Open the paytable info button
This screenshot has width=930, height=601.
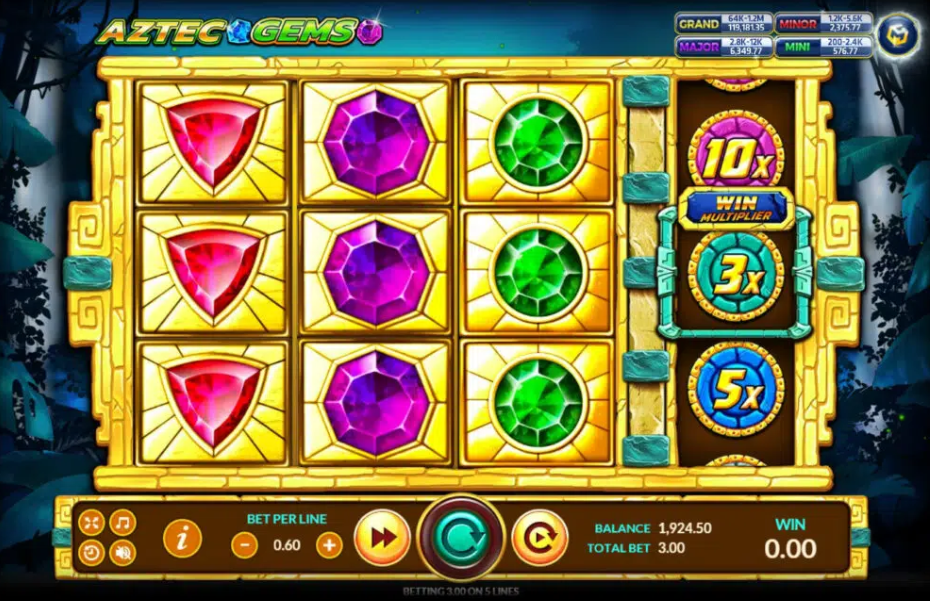[x=182, y=538]
